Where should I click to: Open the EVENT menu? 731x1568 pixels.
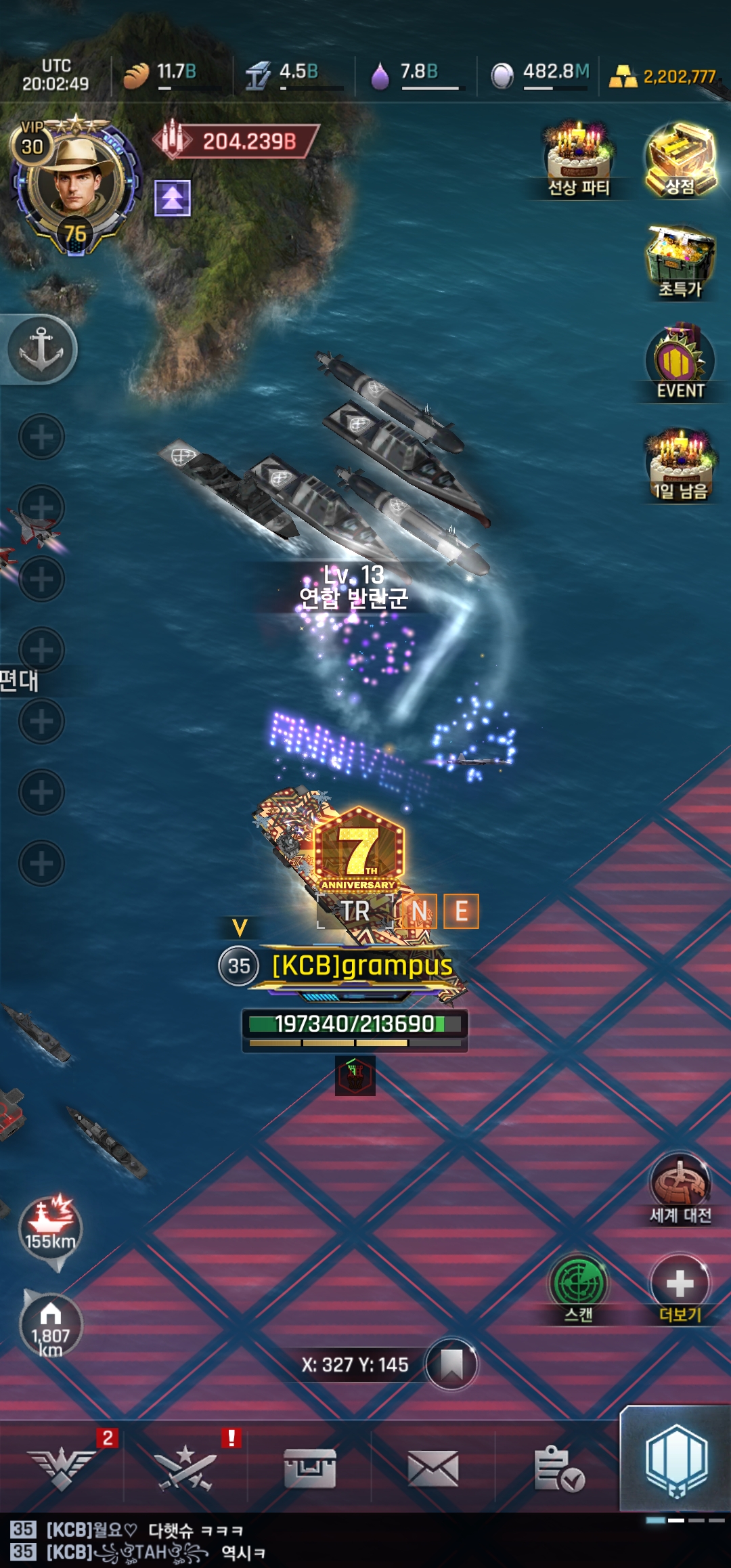click(680, 362)
